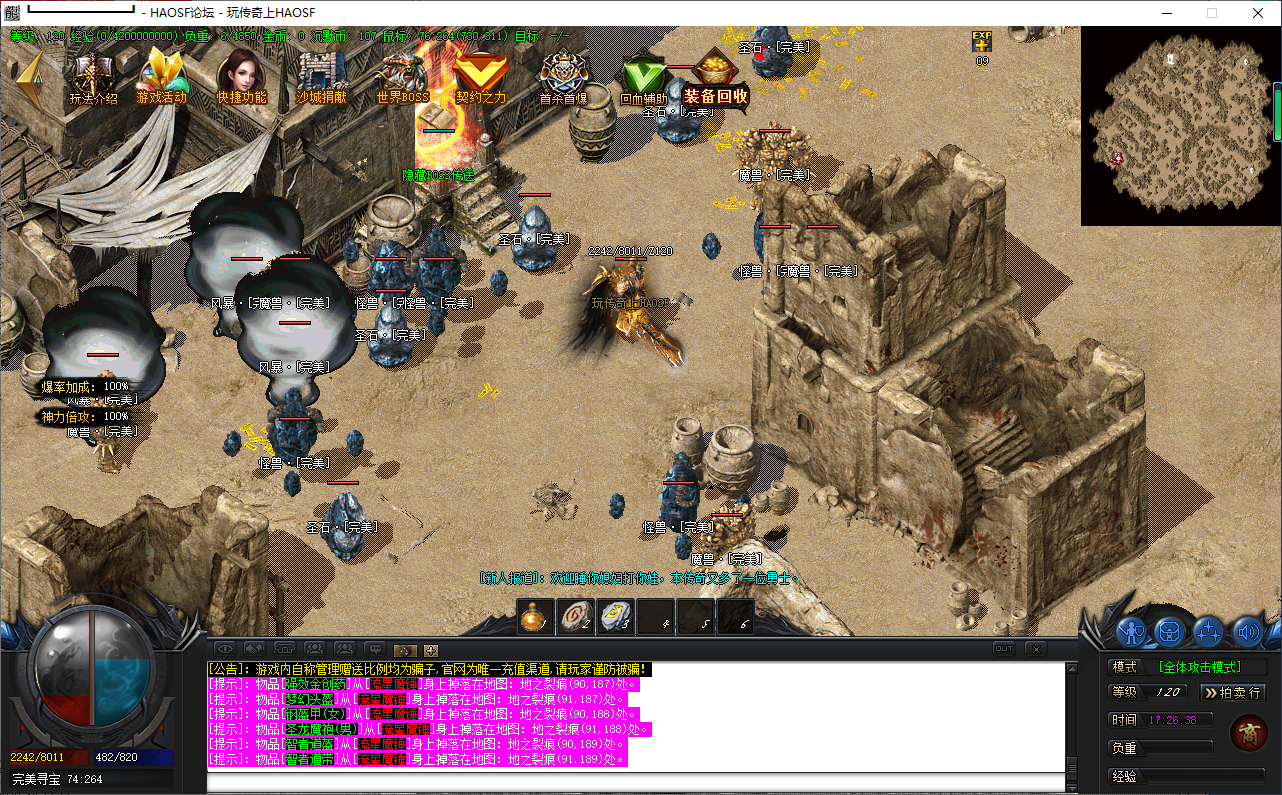Open the 快捷功能 shortcut menu
Viewport: 1282px width, 795px height.
[x=241, y=76]
